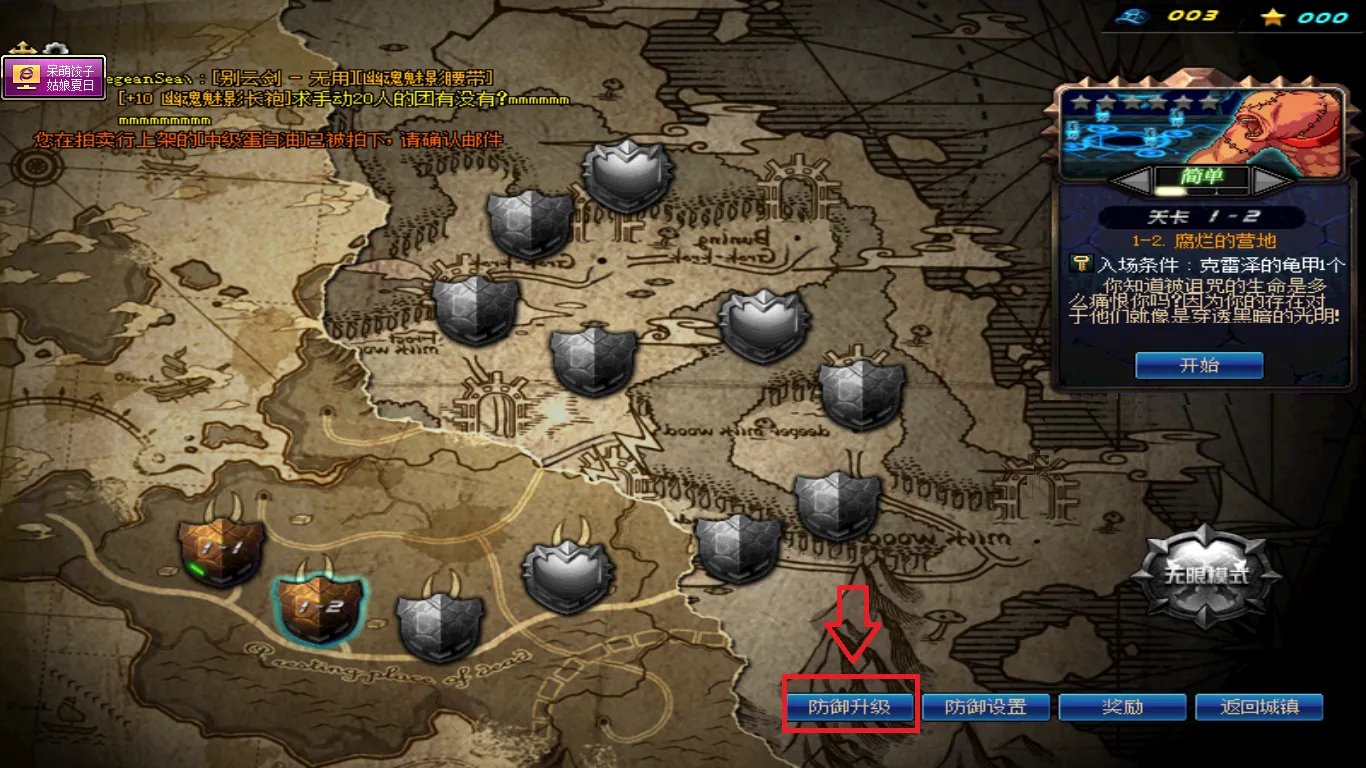Open the 防御设置 defense settings
1366x768 pixels.
(x=986, y=707)
